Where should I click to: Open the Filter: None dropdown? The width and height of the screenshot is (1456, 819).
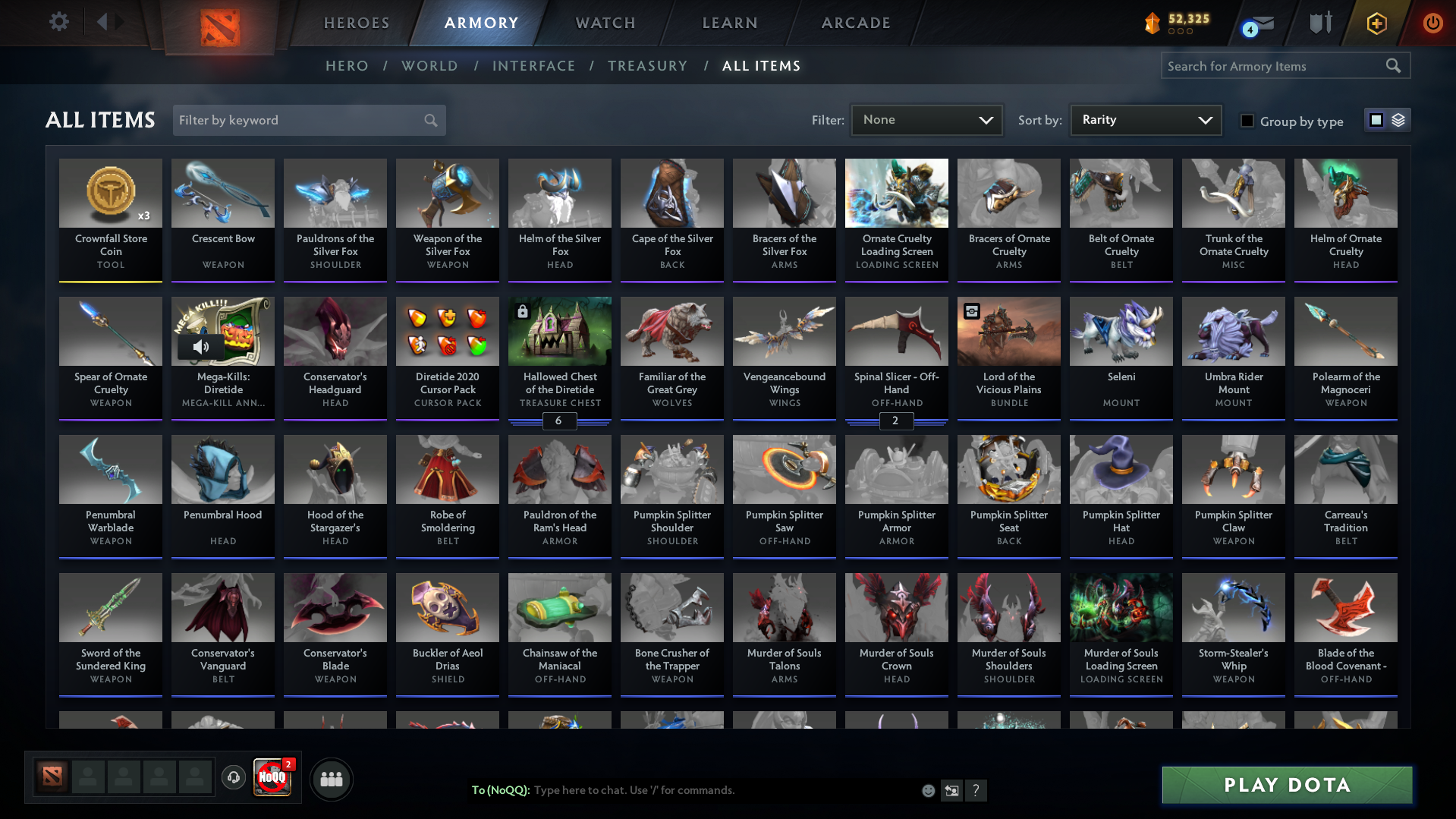(926, 119)
